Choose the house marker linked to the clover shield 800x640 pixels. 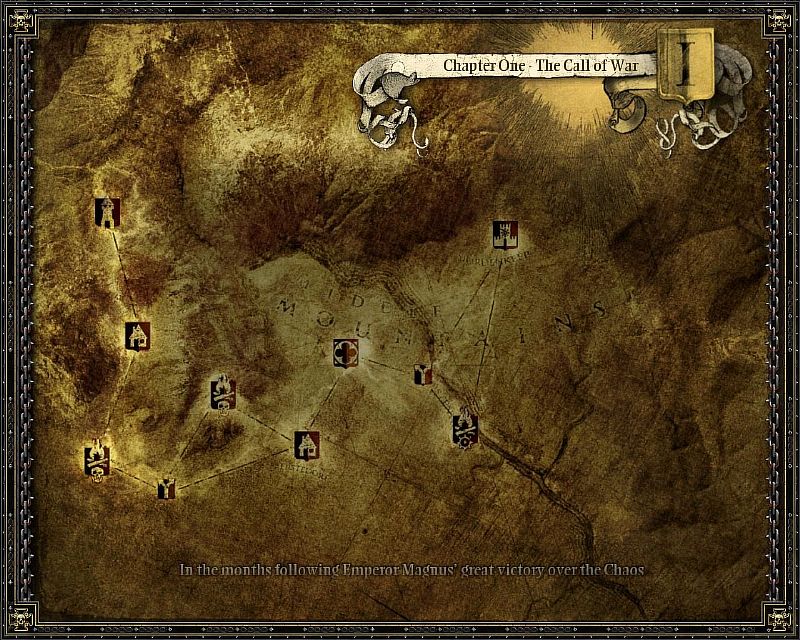(x=307, y=444)
